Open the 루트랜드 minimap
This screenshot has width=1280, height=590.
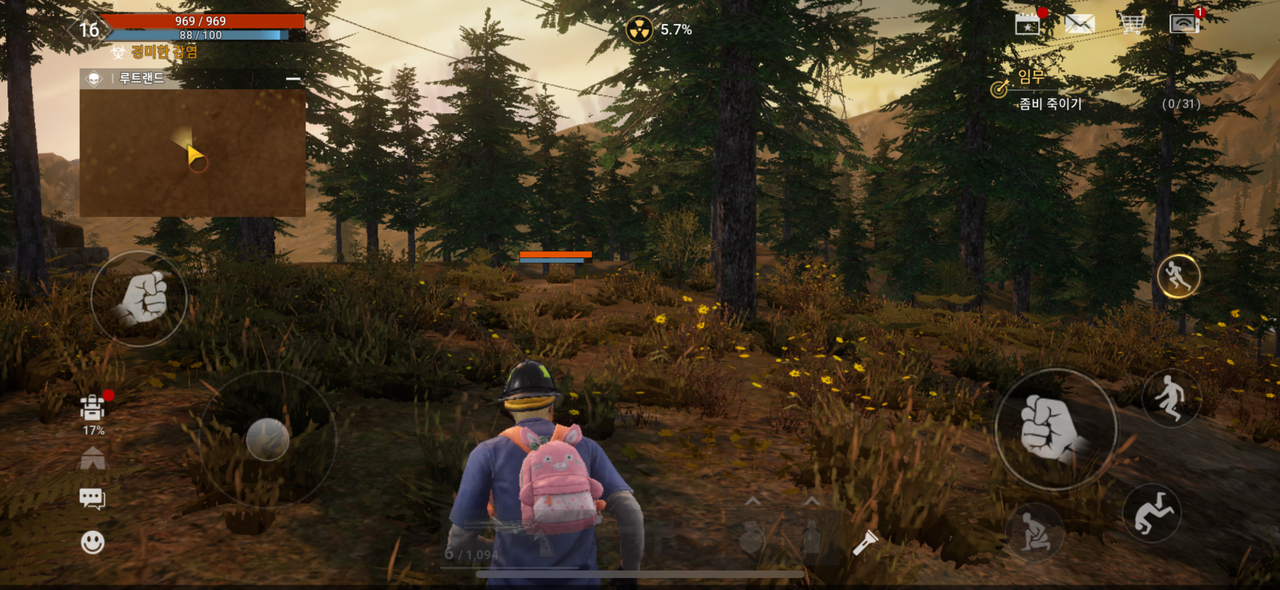tap(192, 152)
